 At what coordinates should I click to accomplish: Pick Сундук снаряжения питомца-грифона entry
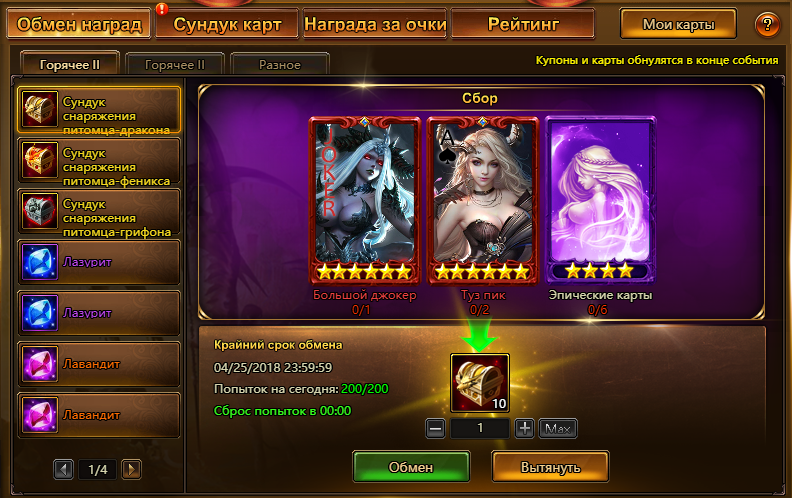coord(99,212)
